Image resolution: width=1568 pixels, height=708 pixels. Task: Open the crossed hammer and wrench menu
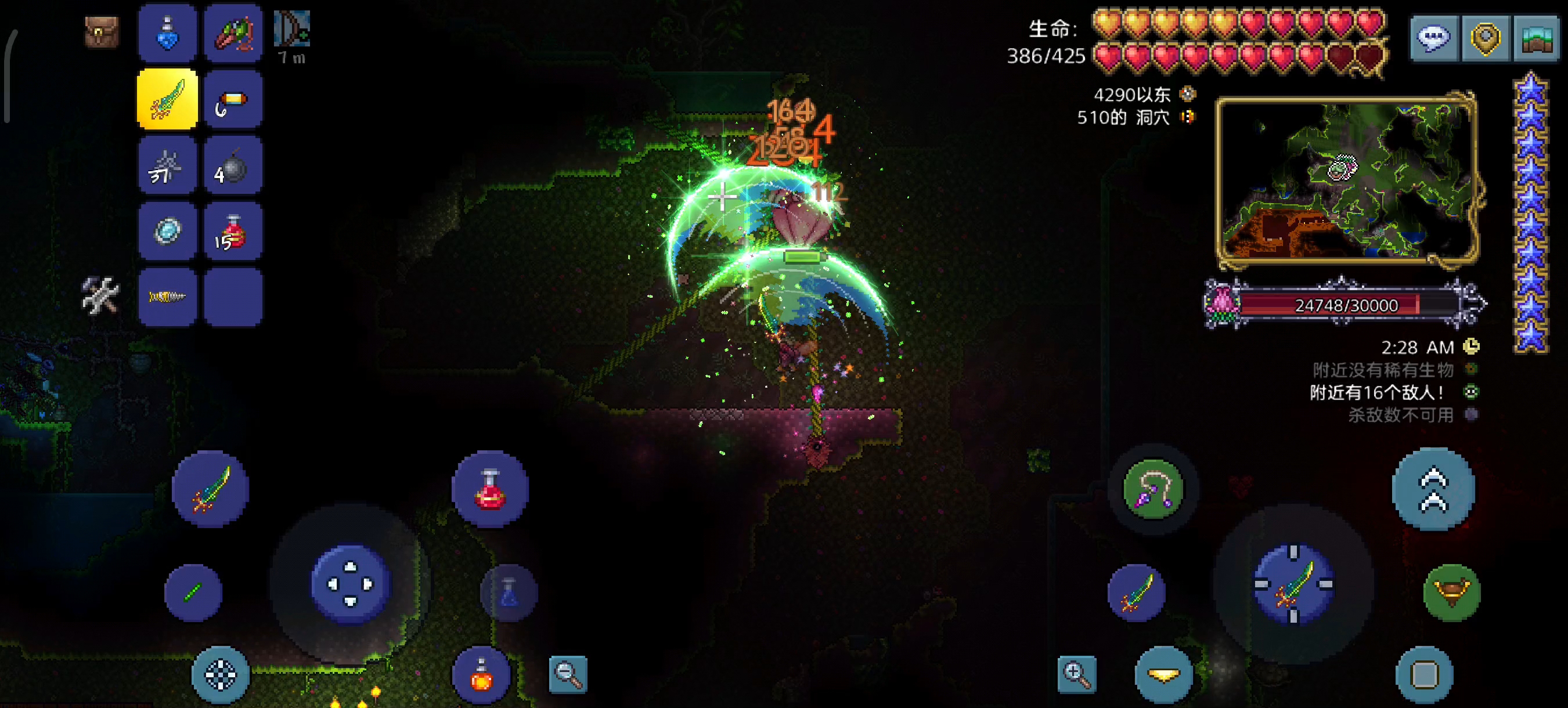click(100, 295)
